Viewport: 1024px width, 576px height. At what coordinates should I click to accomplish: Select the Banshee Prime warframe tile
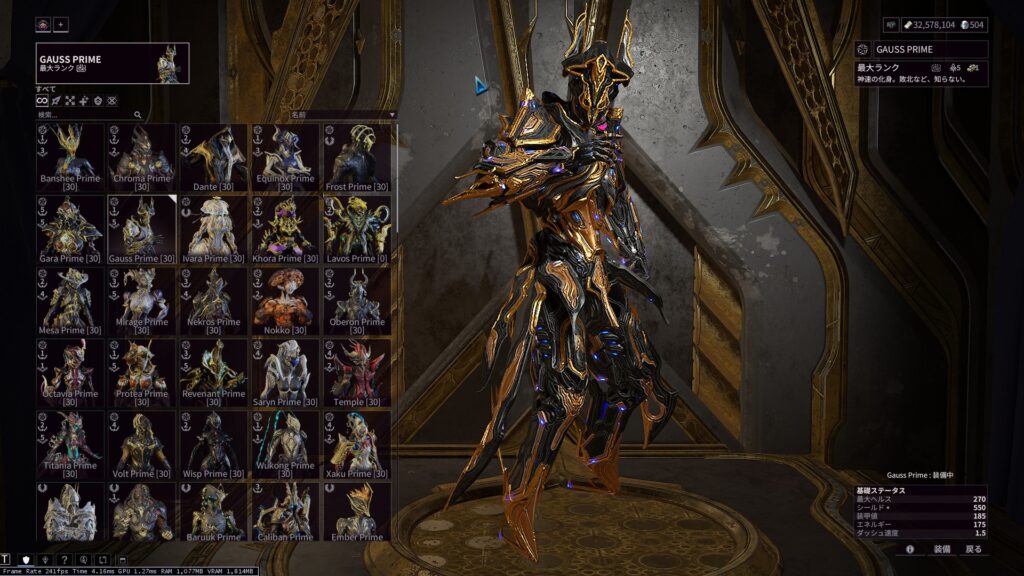tap(70, 157)
